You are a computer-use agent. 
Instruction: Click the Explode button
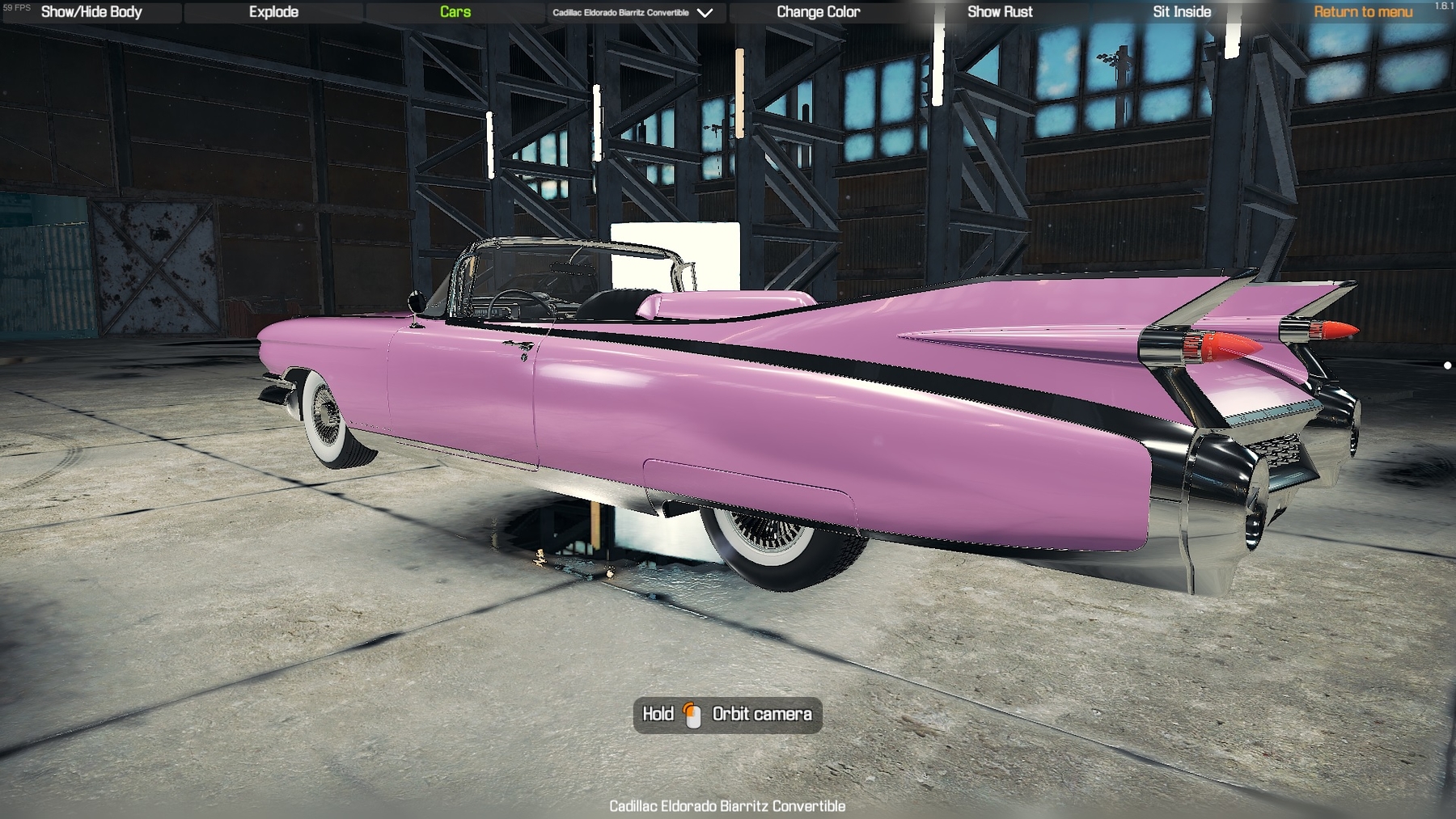pos(273,12)
